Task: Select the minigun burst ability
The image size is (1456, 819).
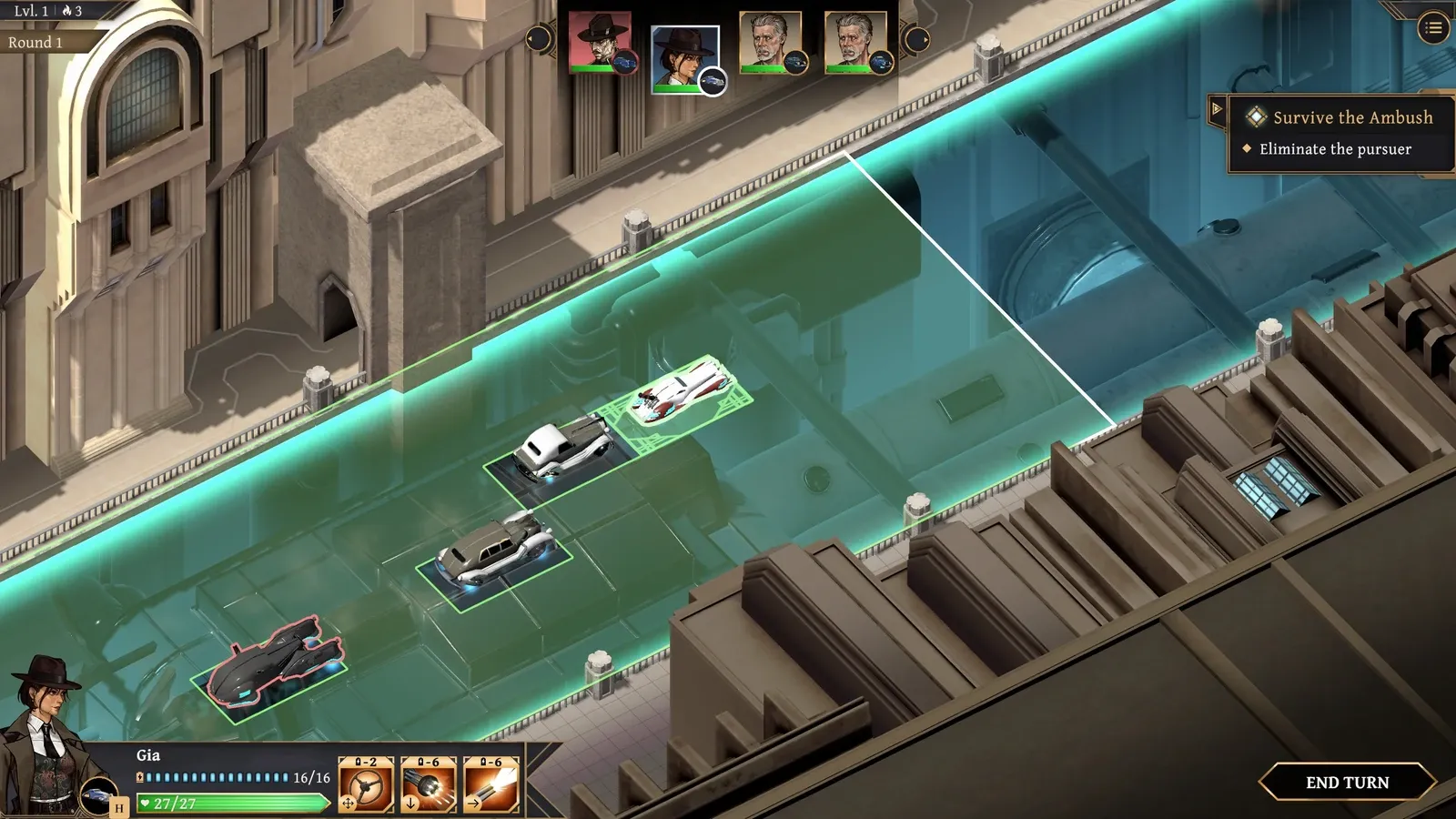Action: (x=429, y=786)
